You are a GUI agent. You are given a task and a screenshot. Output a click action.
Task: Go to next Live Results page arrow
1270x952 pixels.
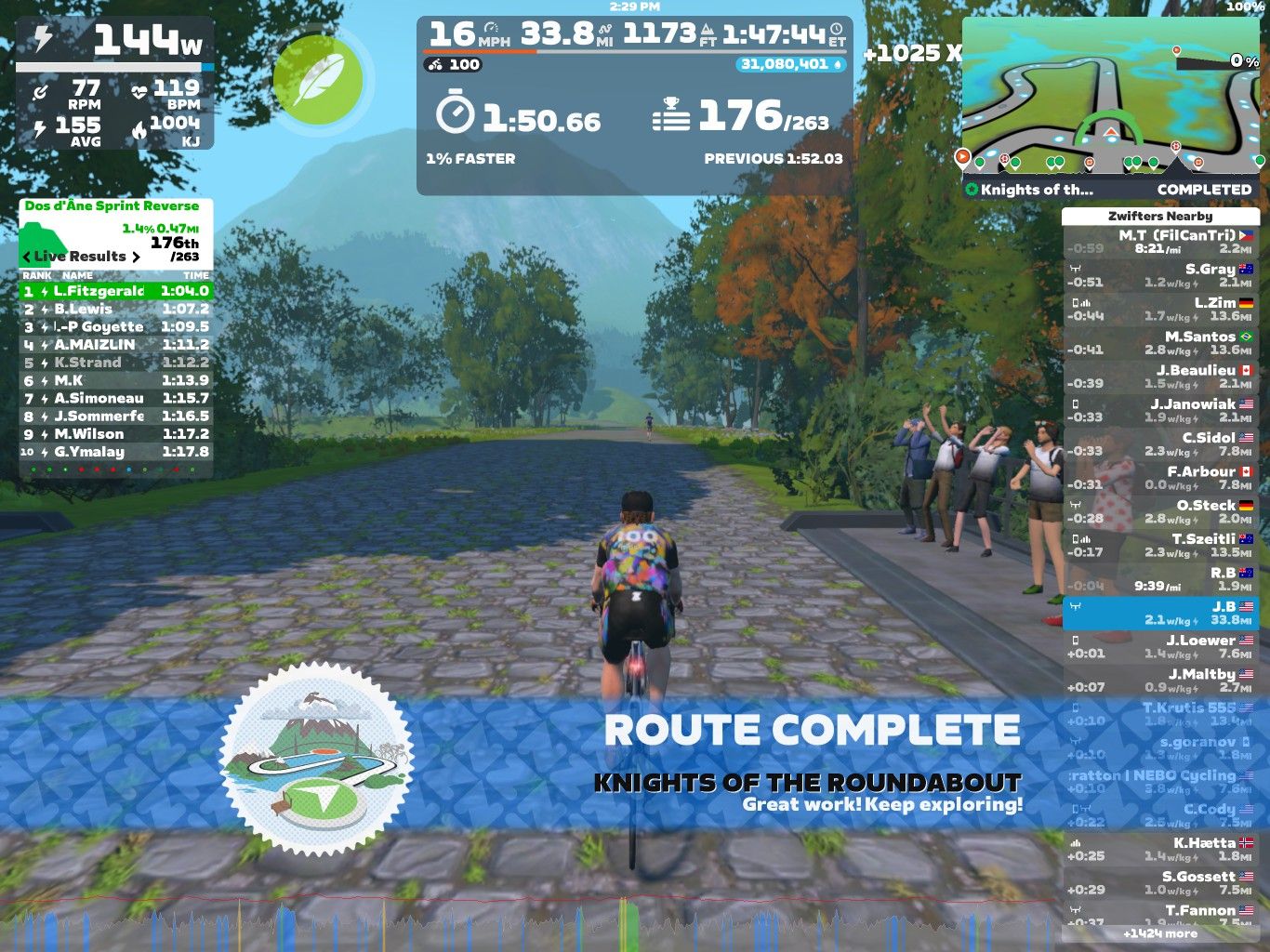[x=136, y=257]
